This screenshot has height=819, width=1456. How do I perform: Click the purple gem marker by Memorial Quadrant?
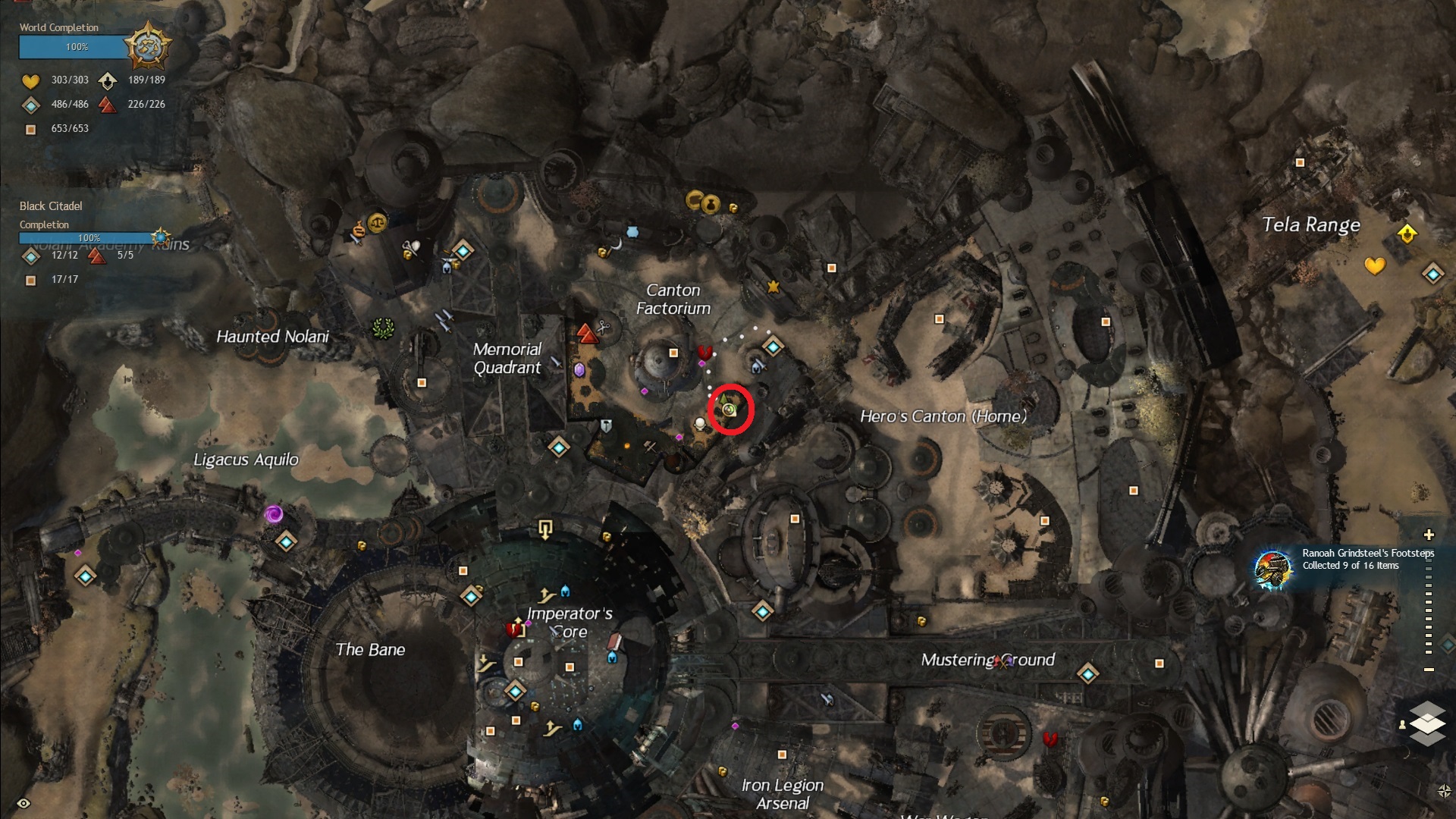click(579, 370)
